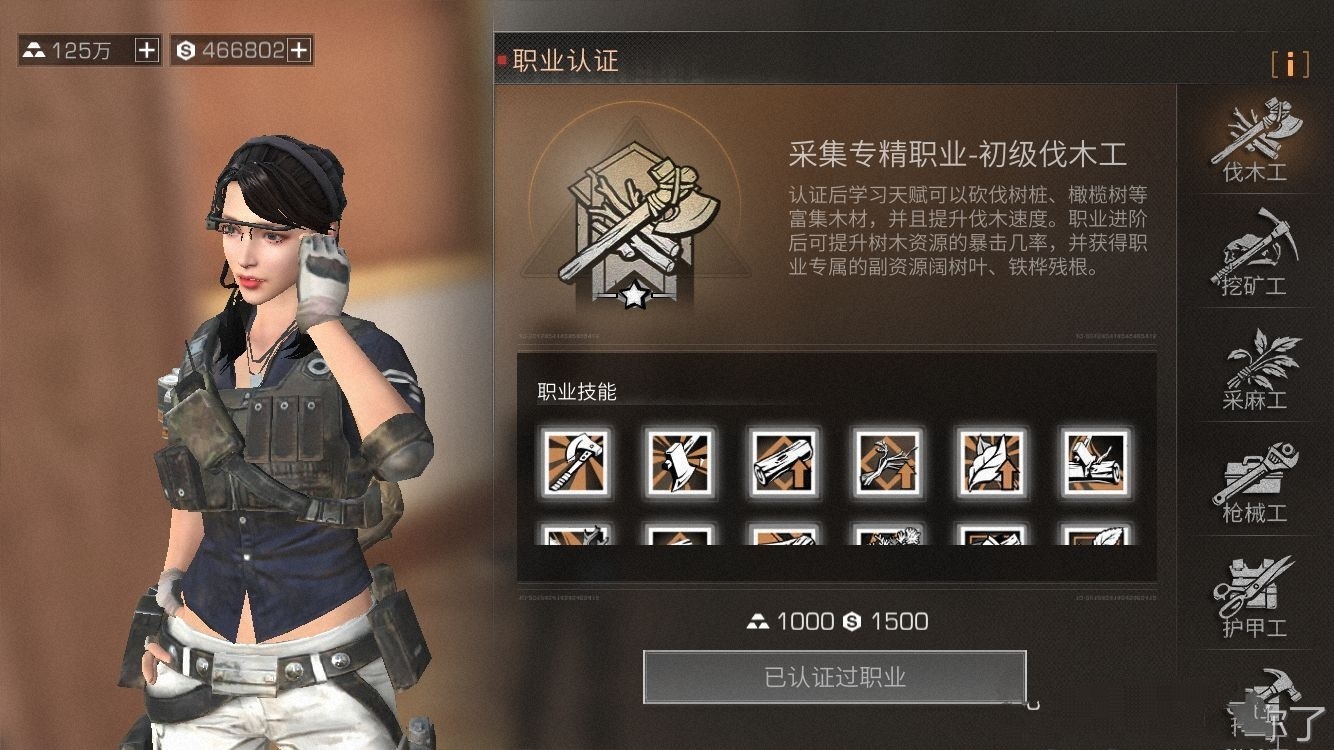Choose the branch twig skill icon
This screenshot has height=750, width=1334.
(x=887, y=461)
